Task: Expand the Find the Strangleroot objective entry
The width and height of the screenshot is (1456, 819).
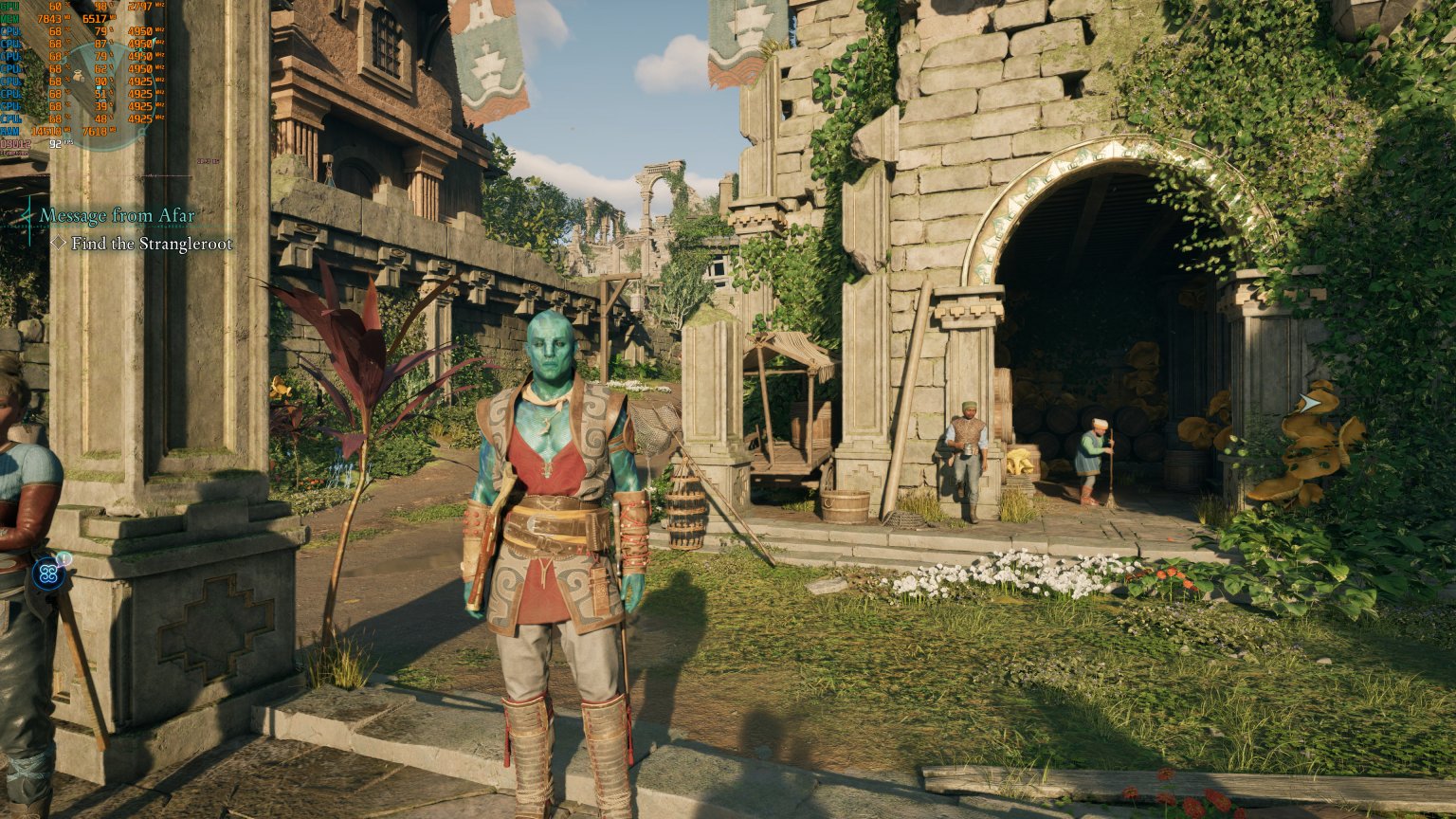Action: [152, 243]
